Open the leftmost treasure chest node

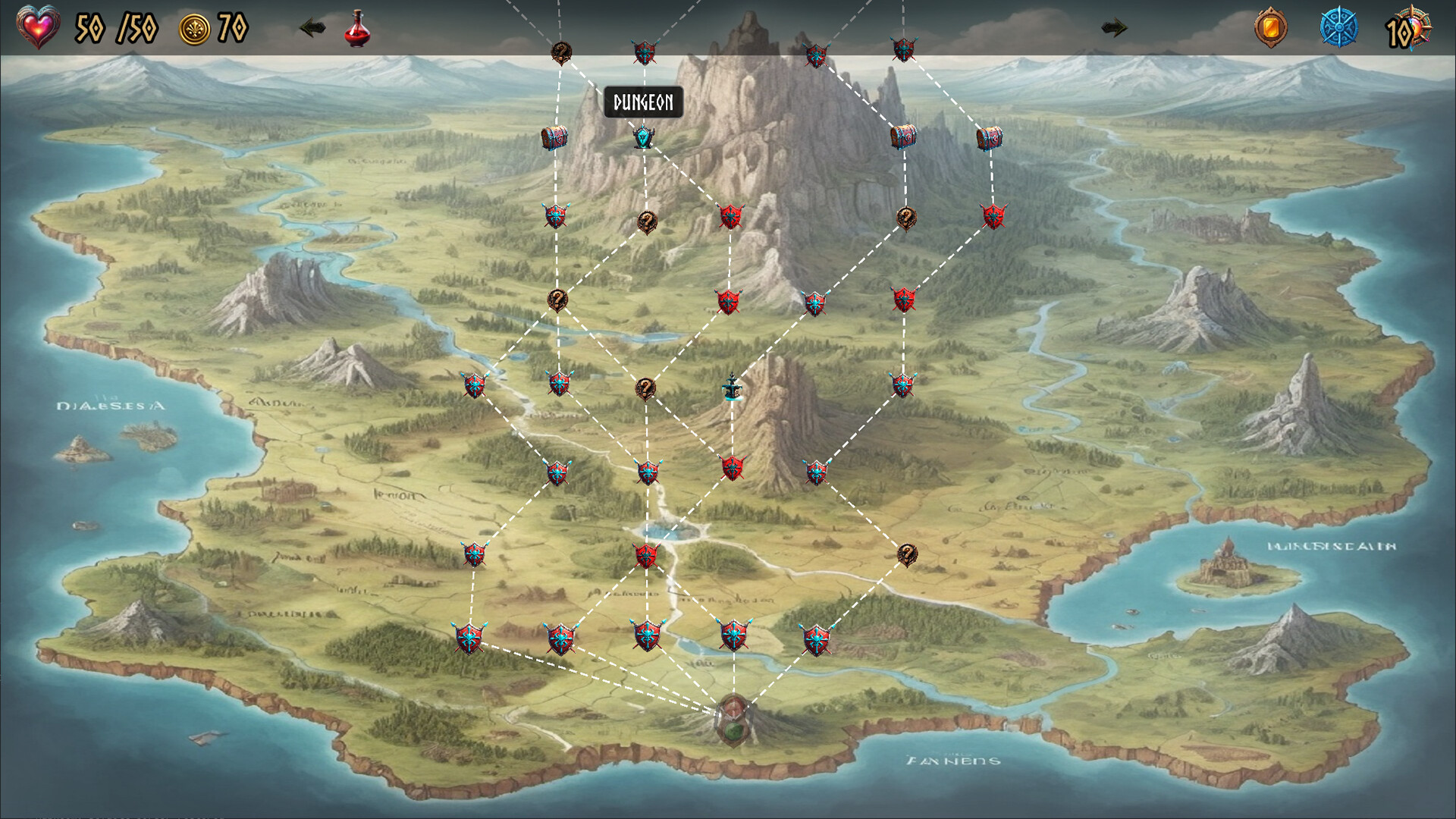point(554,138)
